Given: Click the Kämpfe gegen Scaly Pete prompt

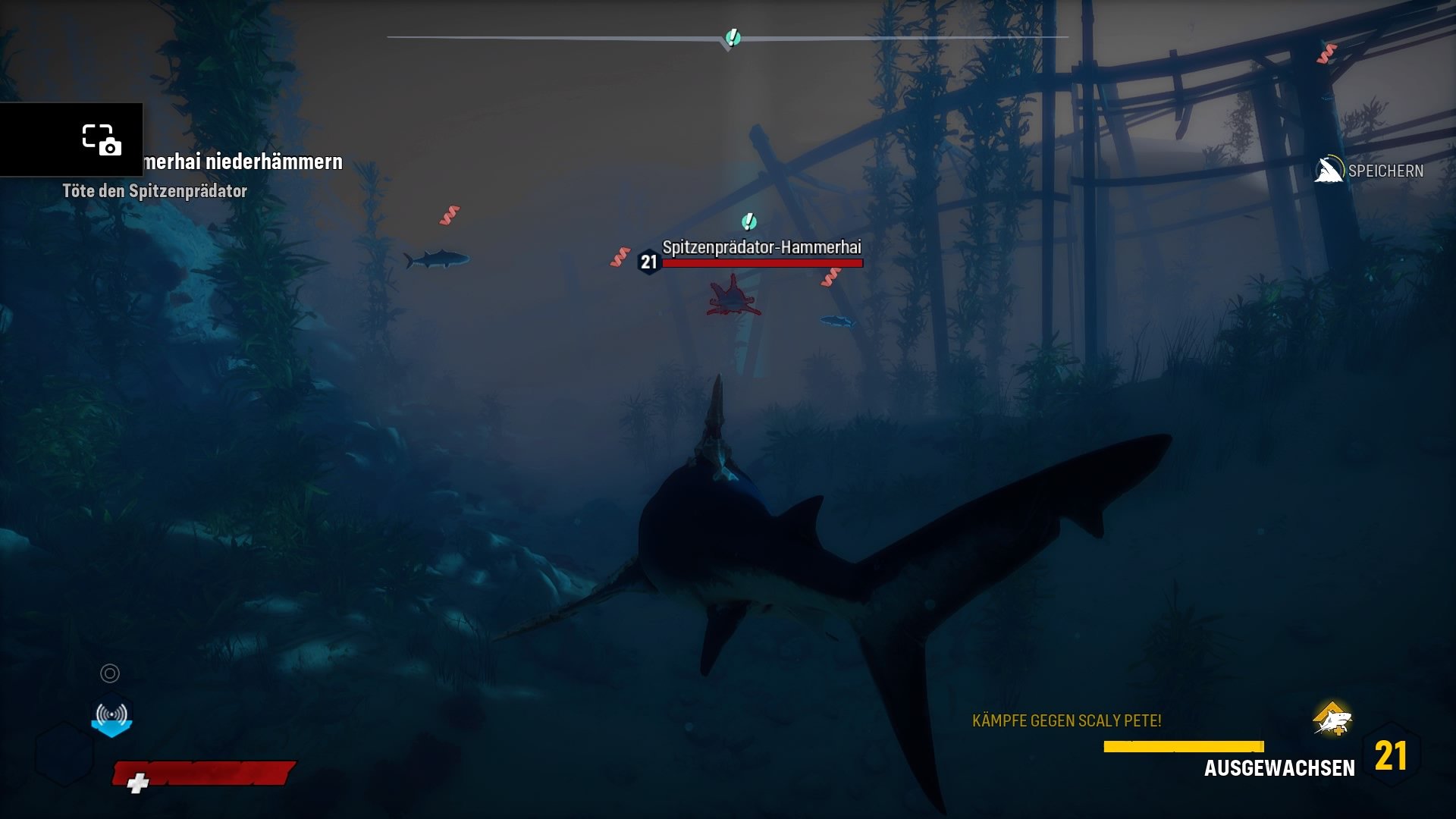Looking at the screenshot, I should (x=1066, y=720).
